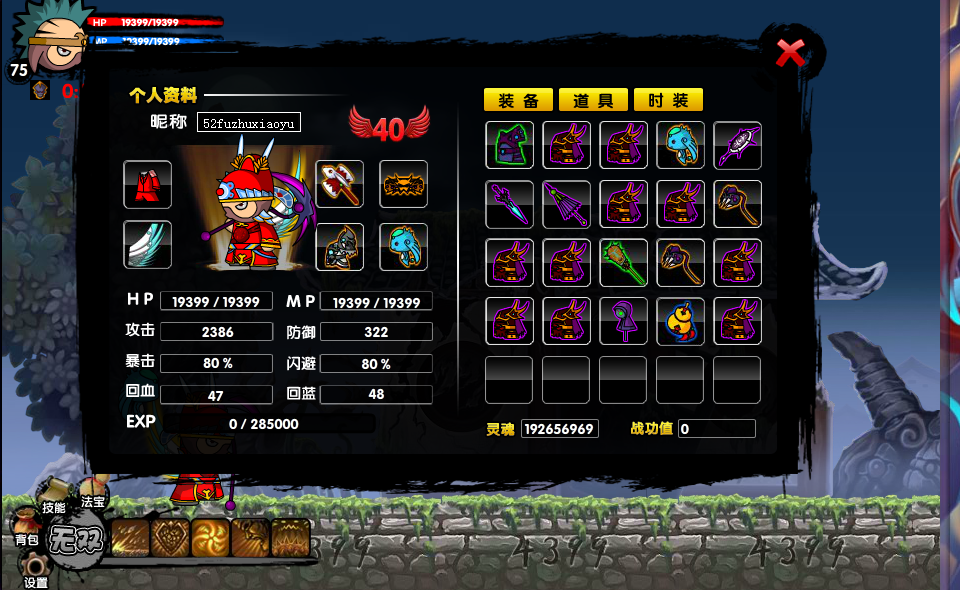Choose the green staff inventory item
This screenshot has height=590, width=960.
pyautogui.click(x=623, y=263)
